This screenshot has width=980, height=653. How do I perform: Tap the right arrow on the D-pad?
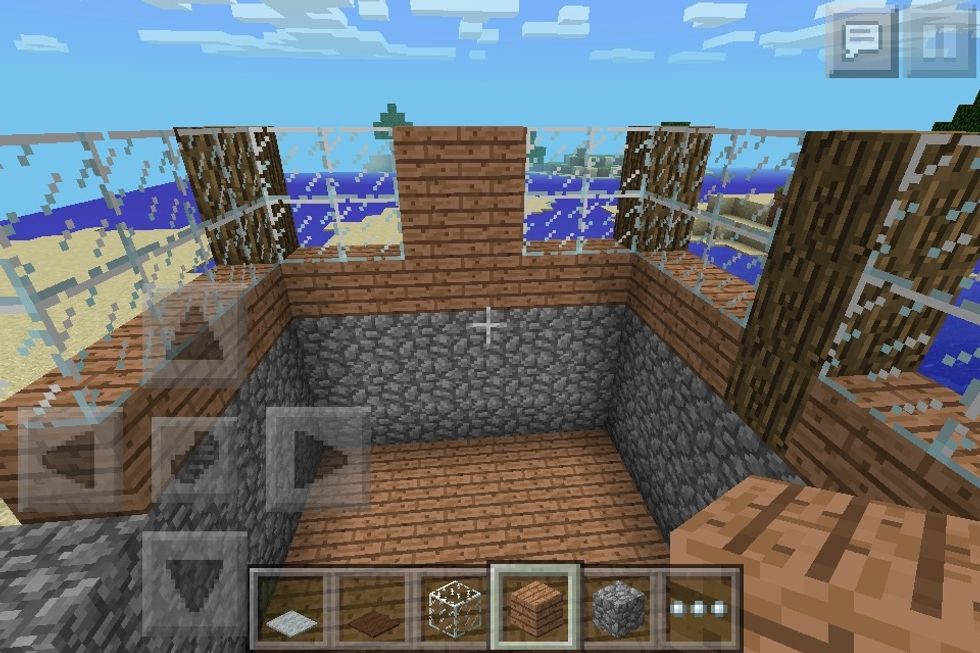pyautogui.click(x=316, y=459)
